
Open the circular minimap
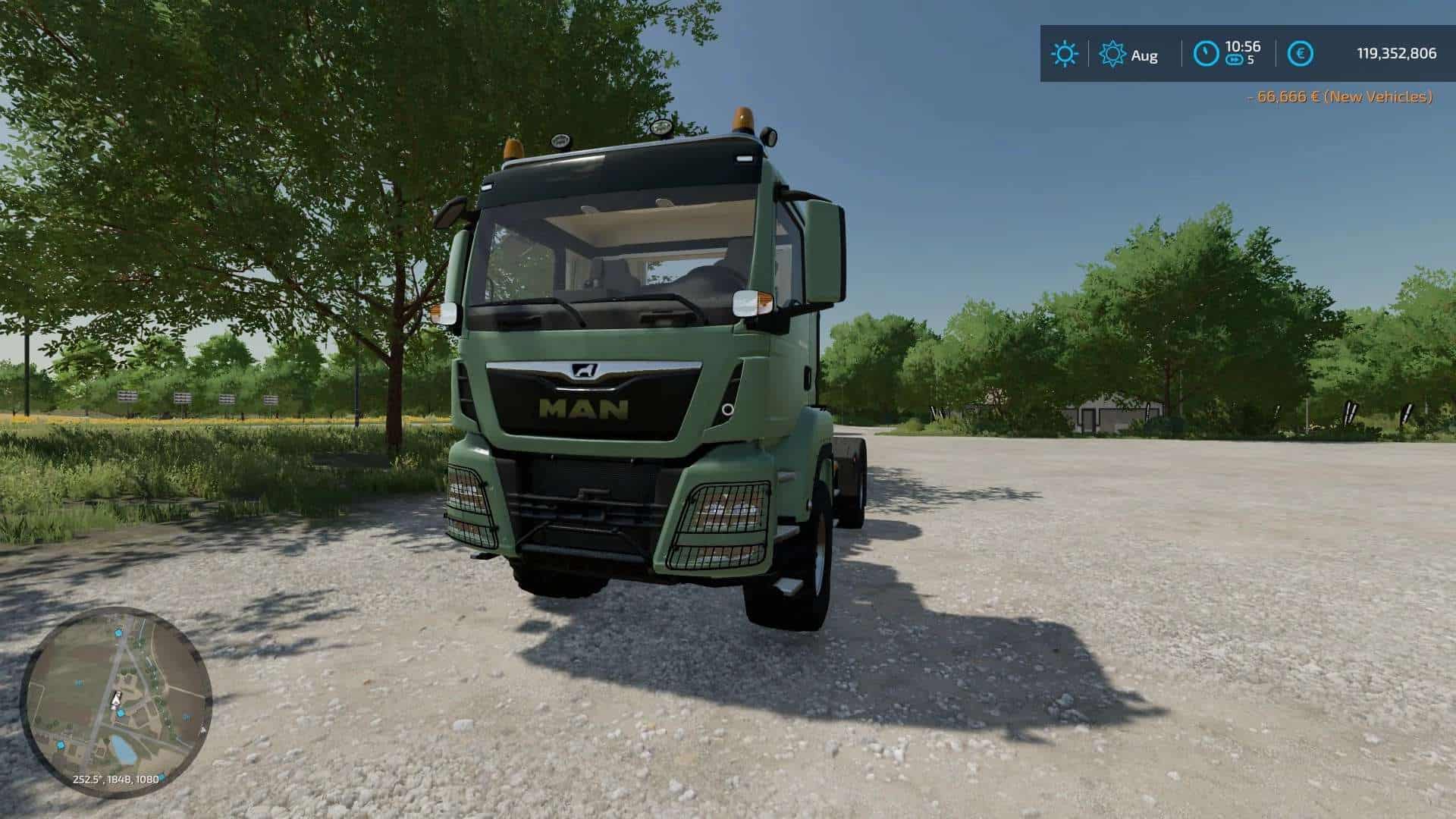[x=116, y=701]
